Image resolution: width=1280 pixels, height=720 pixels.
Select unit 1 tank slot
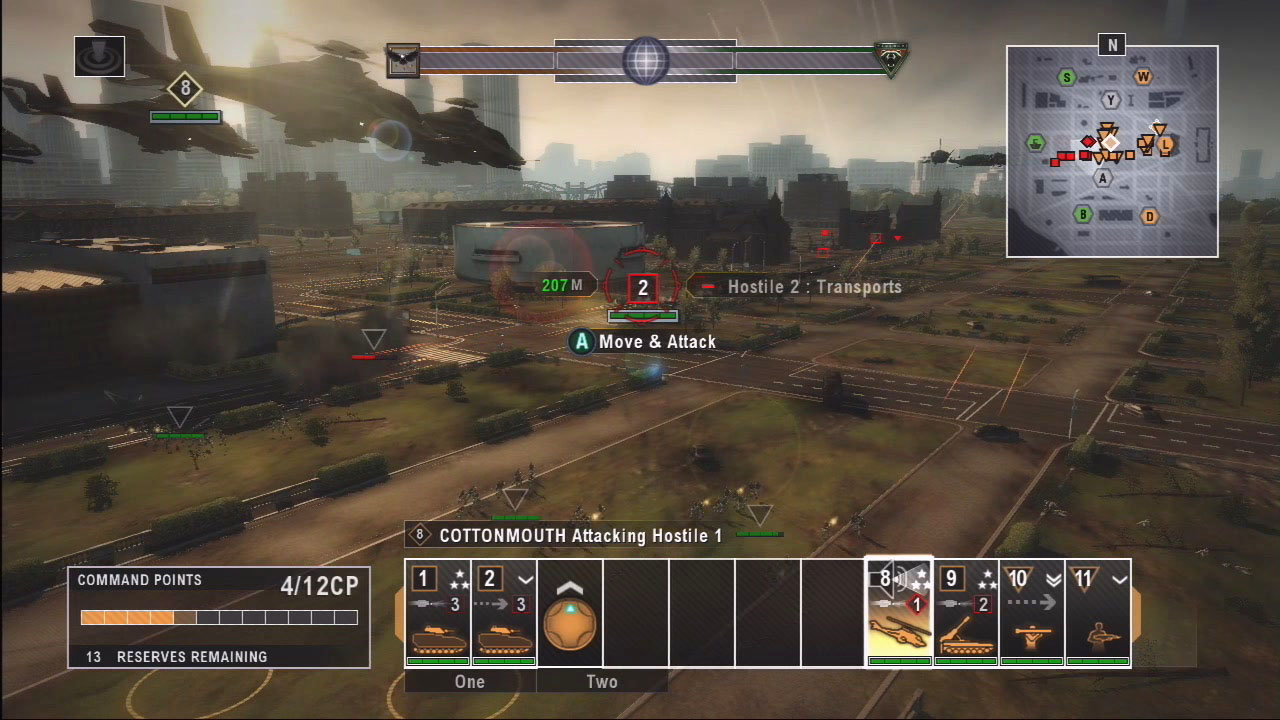(x=437, y=613)
